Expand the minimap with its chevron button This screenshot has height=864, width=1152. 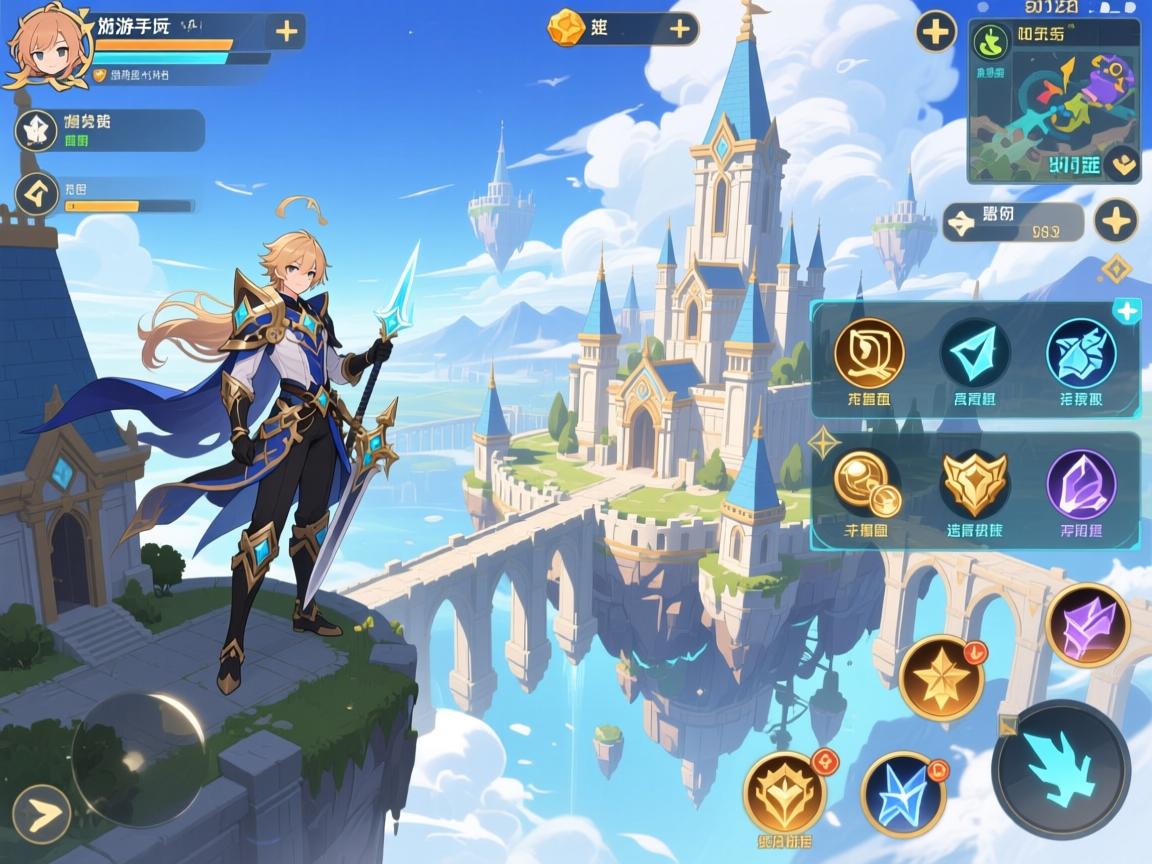1122,161
